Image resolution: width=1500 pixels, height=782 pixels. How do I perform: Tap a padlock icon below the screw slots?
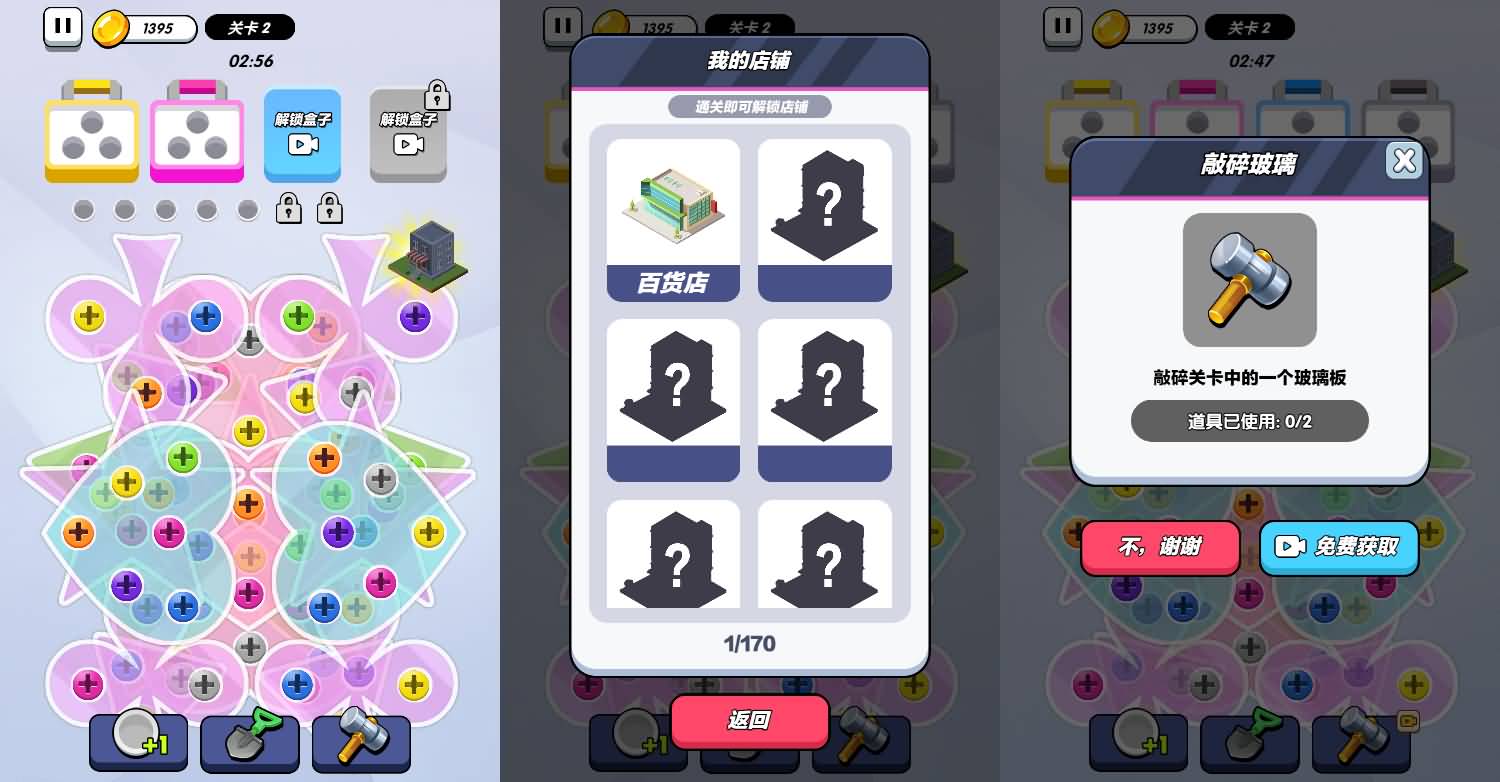288,209
